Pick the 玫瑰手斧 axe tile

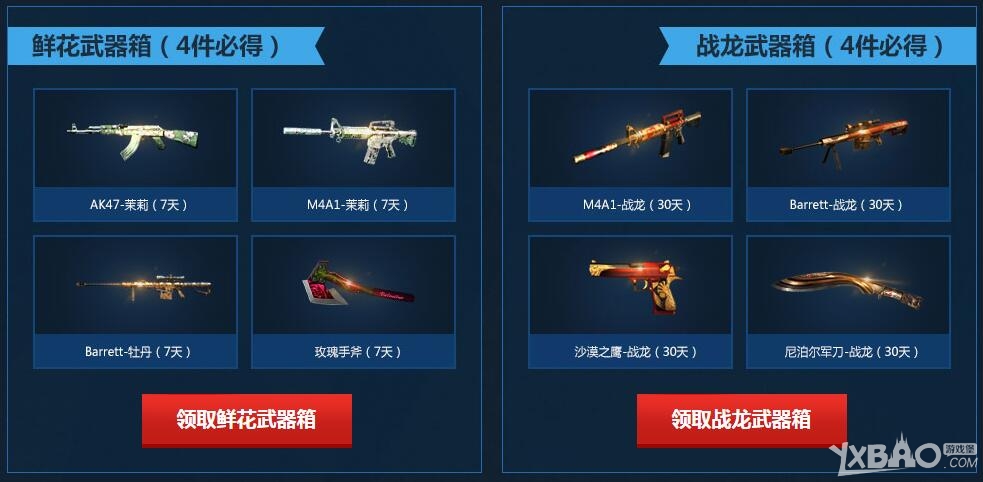click(353, 301)
